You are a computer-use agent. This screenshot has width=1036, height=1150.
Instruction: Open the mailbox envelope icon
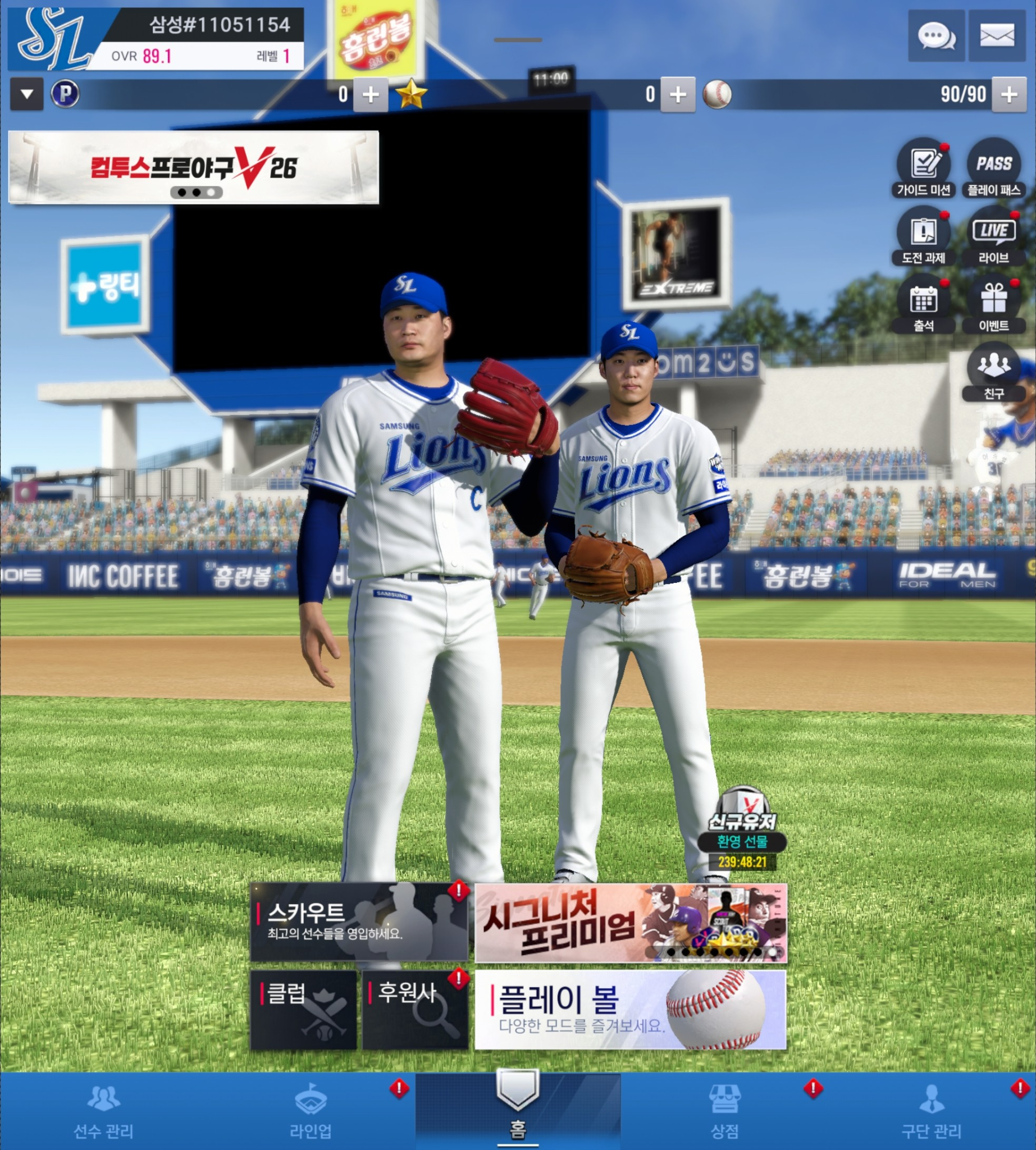click(x=997, y=36)
